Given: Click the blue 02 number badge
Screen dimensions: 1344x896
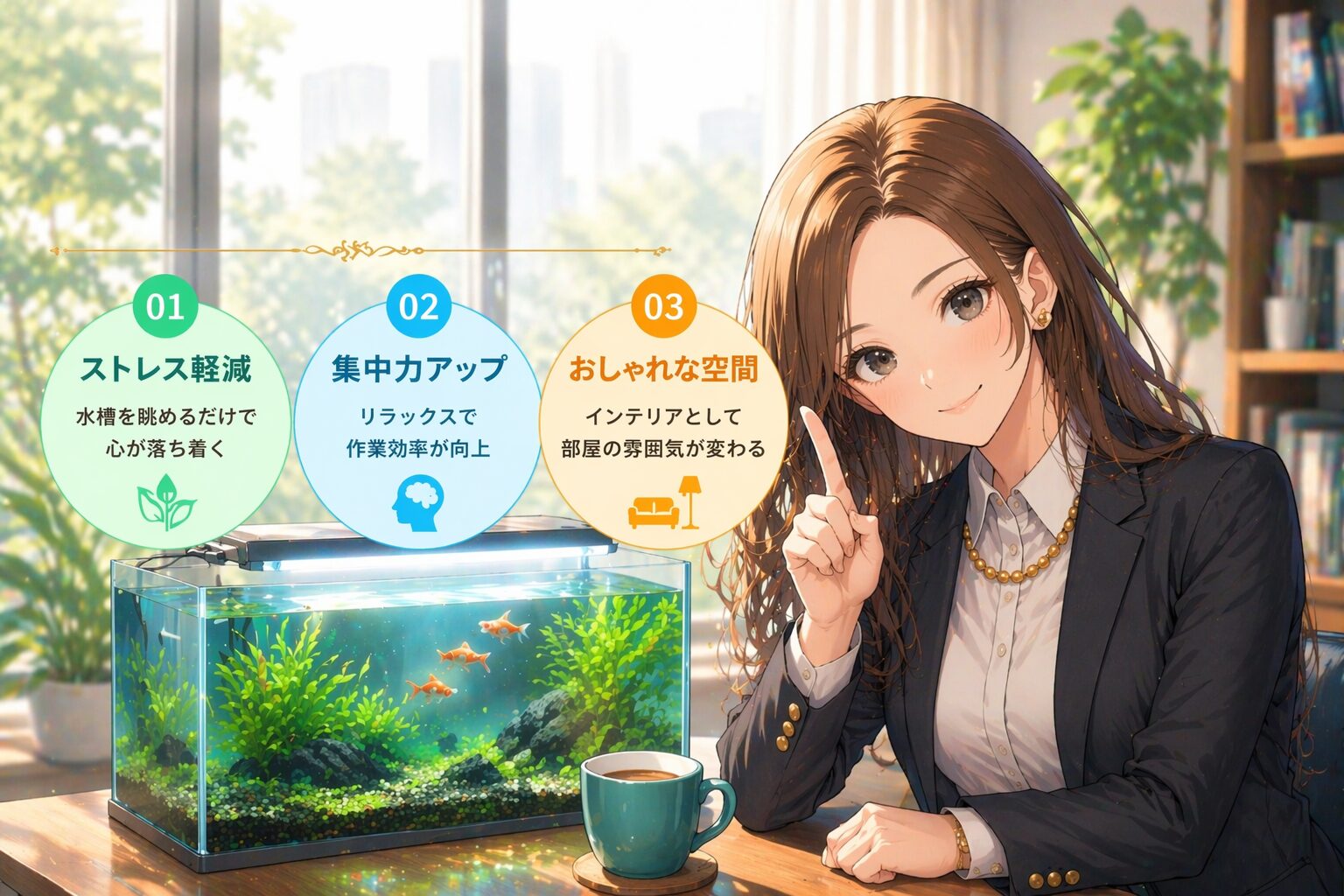Looking at the screenshot, I should tap(418, 307).
